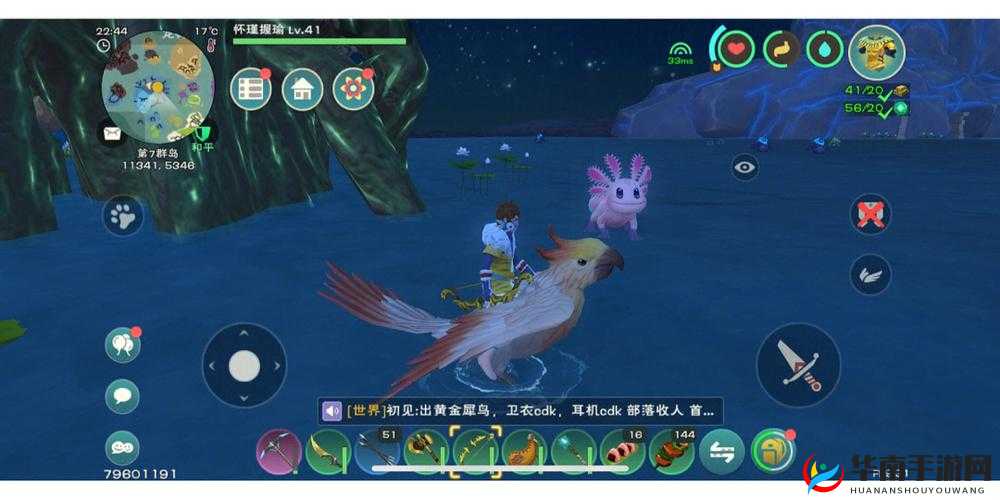Open the golden armor equipment icon

[877, 52]
